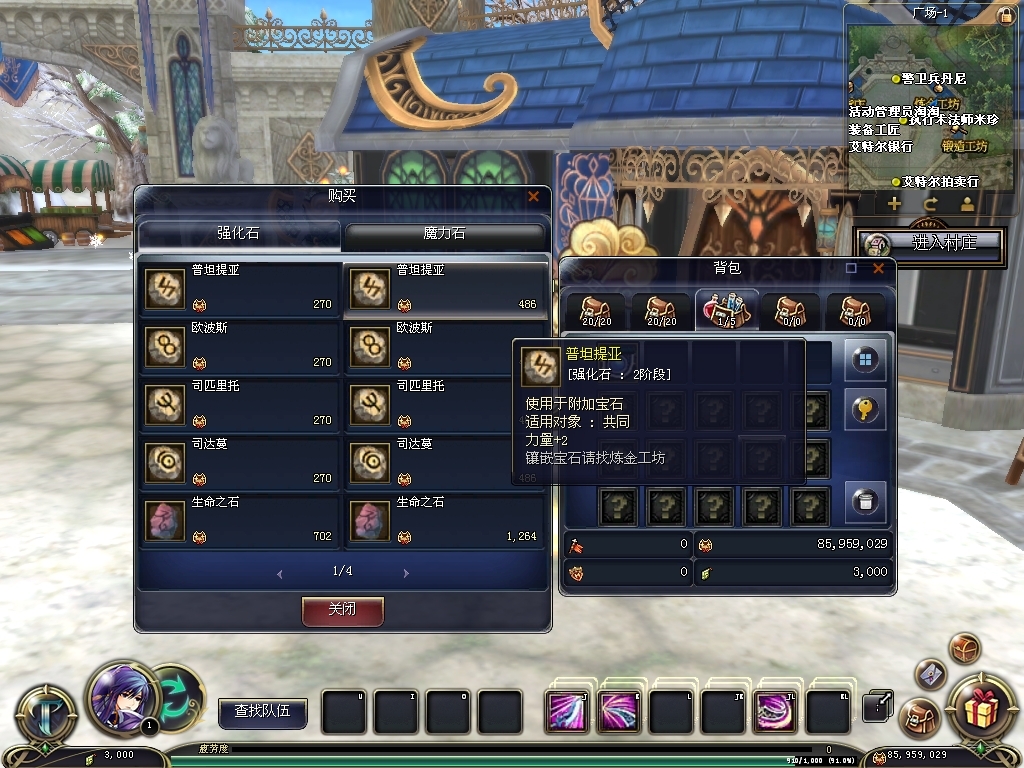Image resolution: width=1024 pixels, height=768 pixels.
Task: Sort inventory with the grid button
Action: click(866, 360)
